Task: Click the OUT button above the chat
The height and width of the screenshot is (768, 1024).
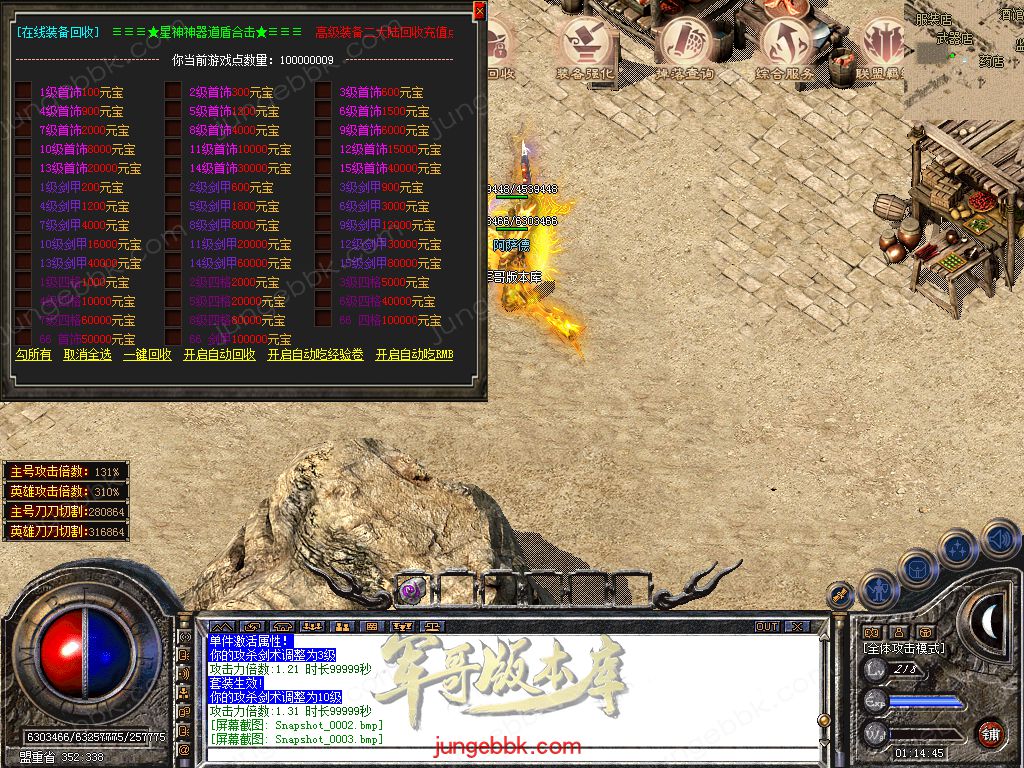Action: [767, 627]
